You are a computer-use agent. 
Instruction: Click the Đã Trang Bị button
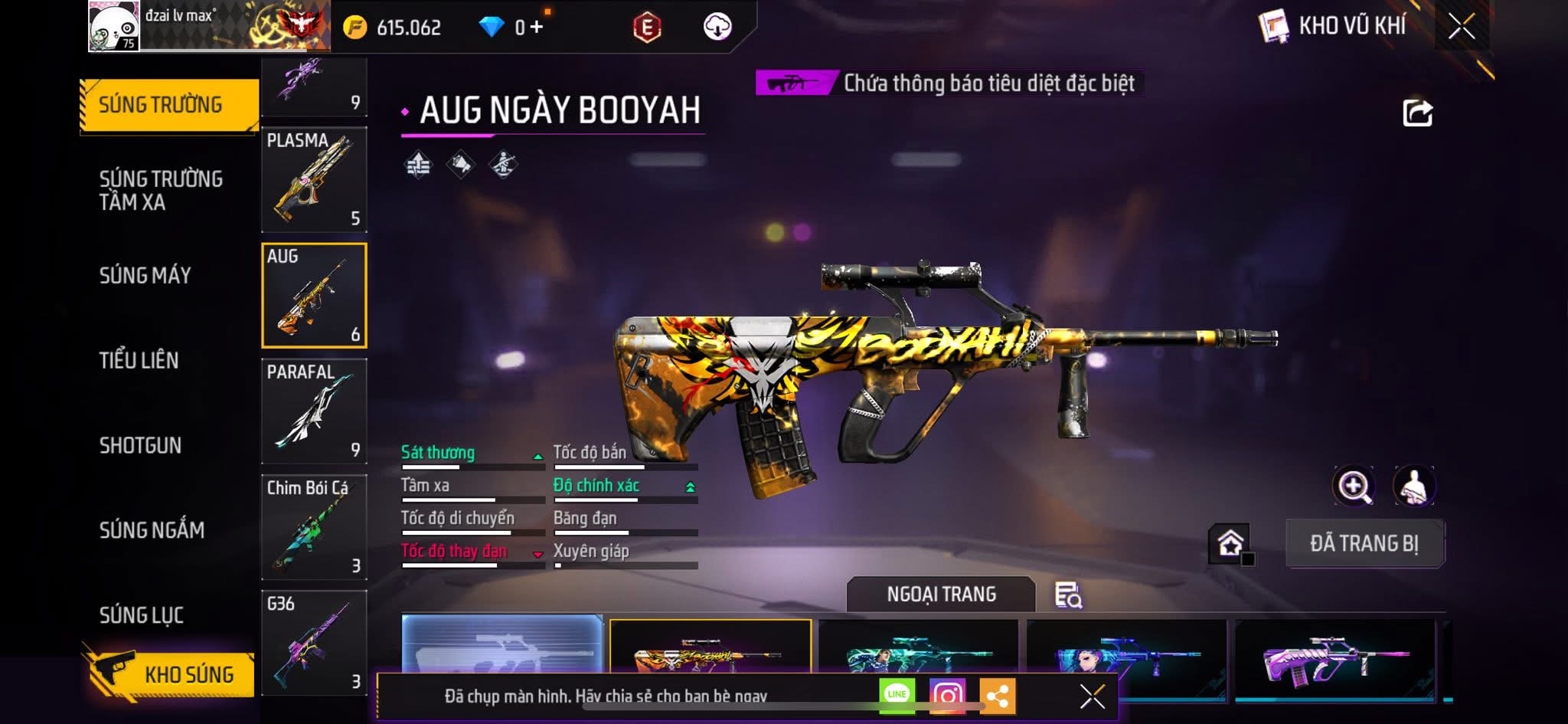[1364, 543]
